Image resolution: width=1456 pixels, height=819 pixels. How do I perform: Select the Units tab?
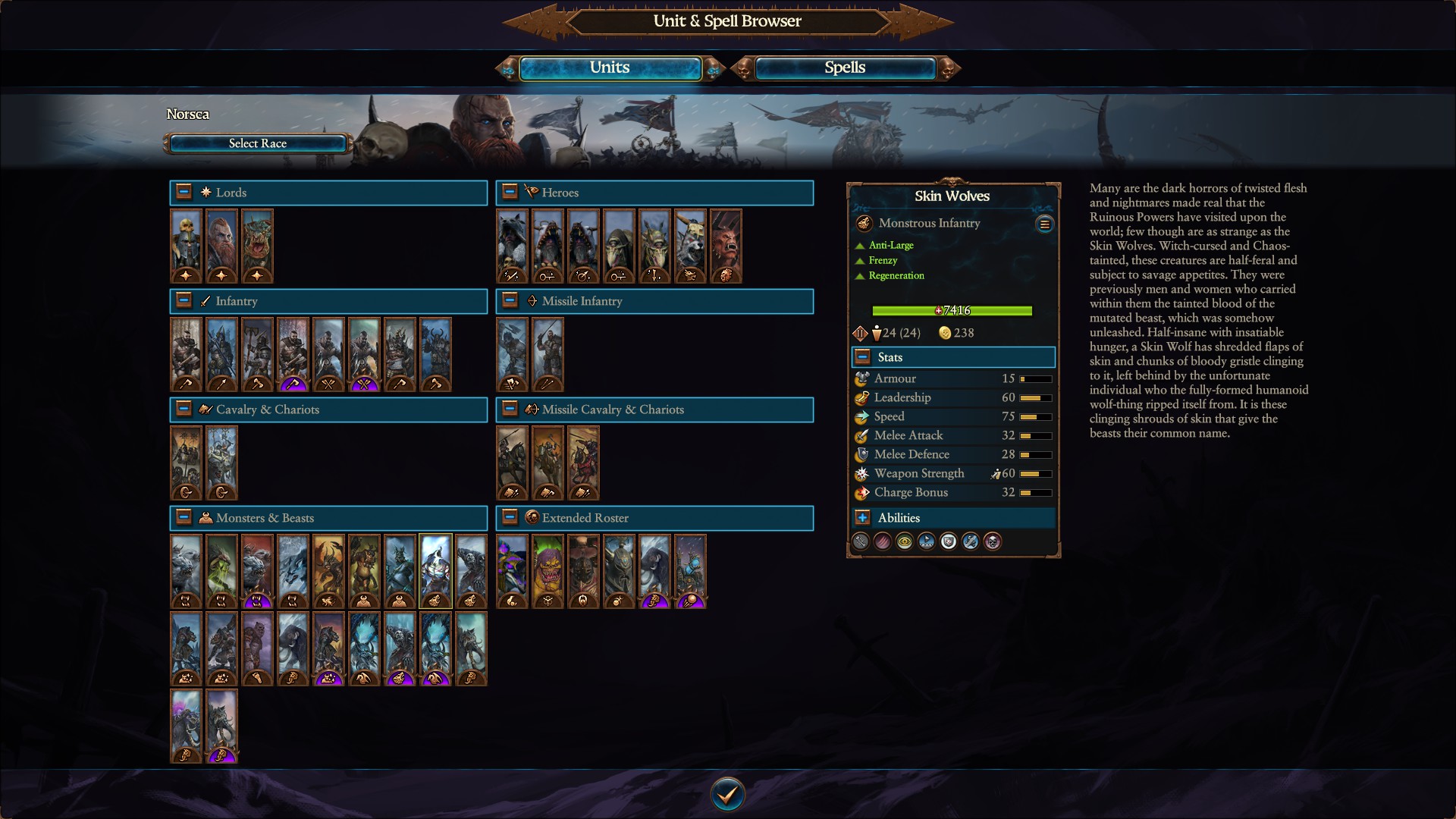point(610,67)
